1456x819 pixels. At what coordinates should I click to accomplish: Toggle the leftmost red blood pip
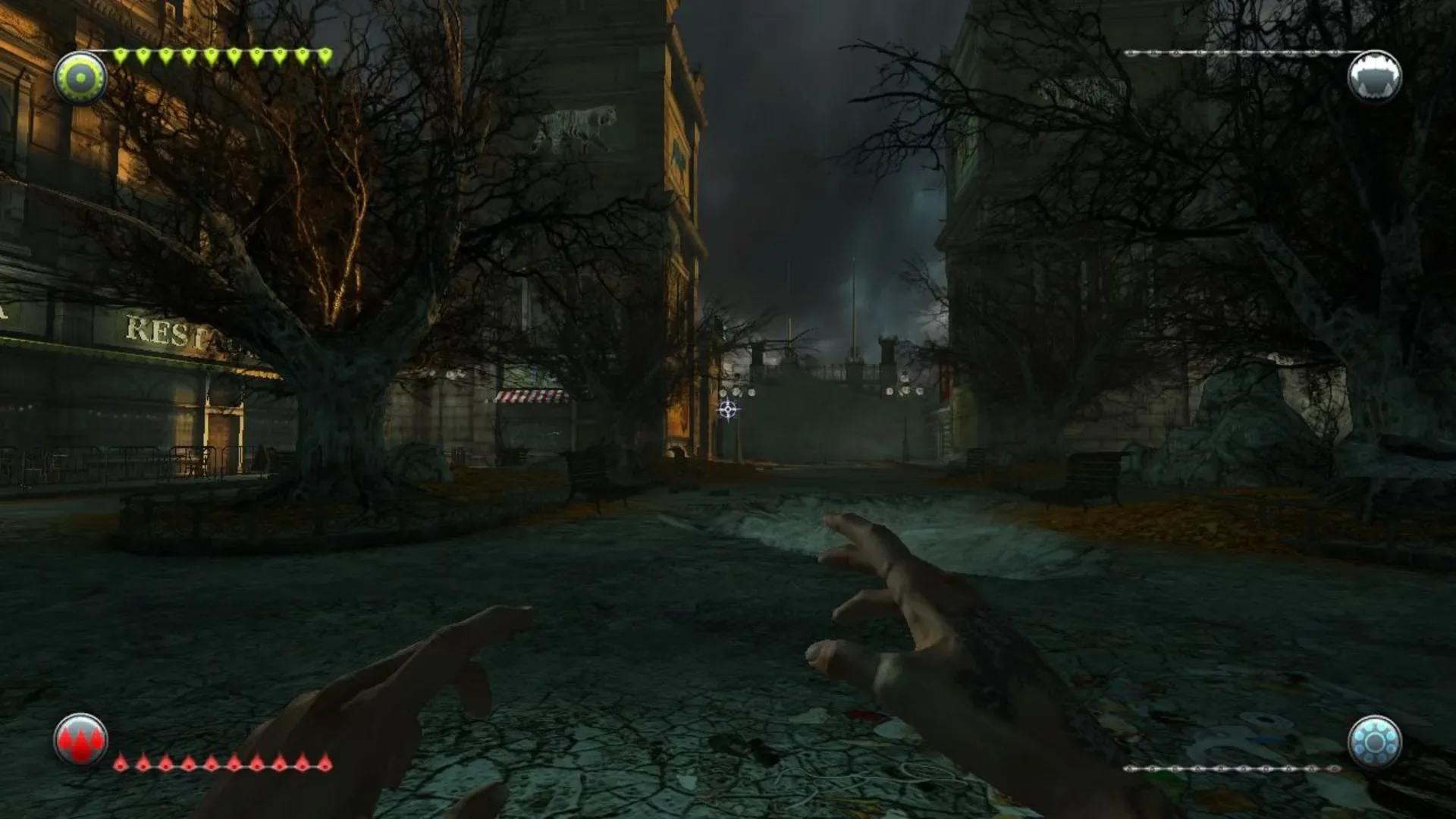point(121,766)
